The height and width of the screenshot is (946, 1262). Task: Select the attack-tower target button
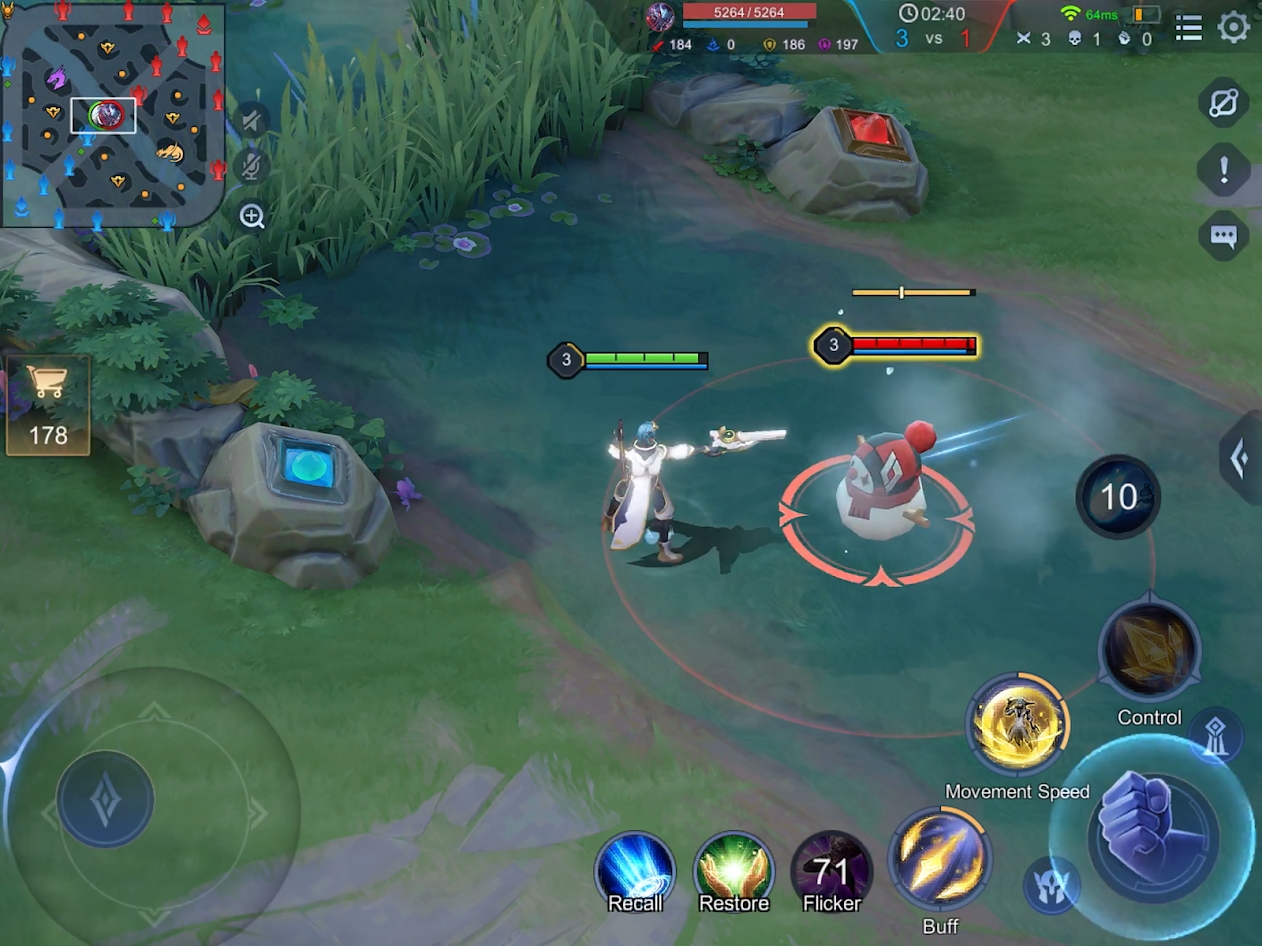1215,735
